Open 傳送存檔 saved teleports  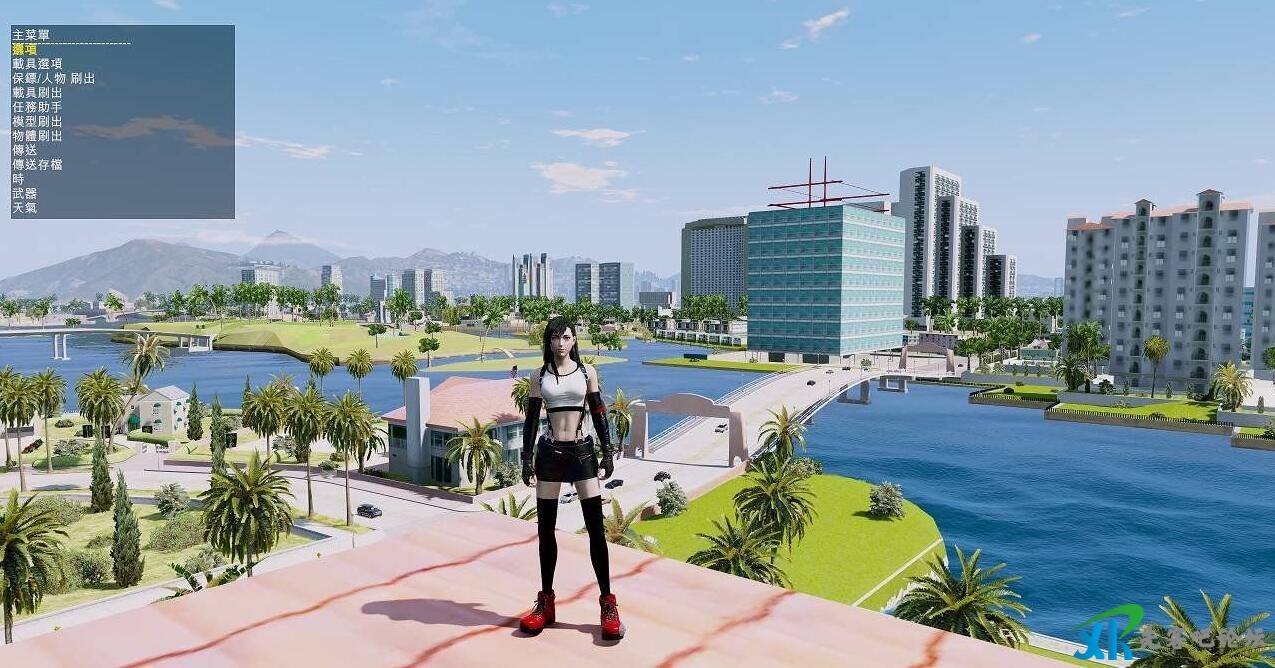point(37,165)
